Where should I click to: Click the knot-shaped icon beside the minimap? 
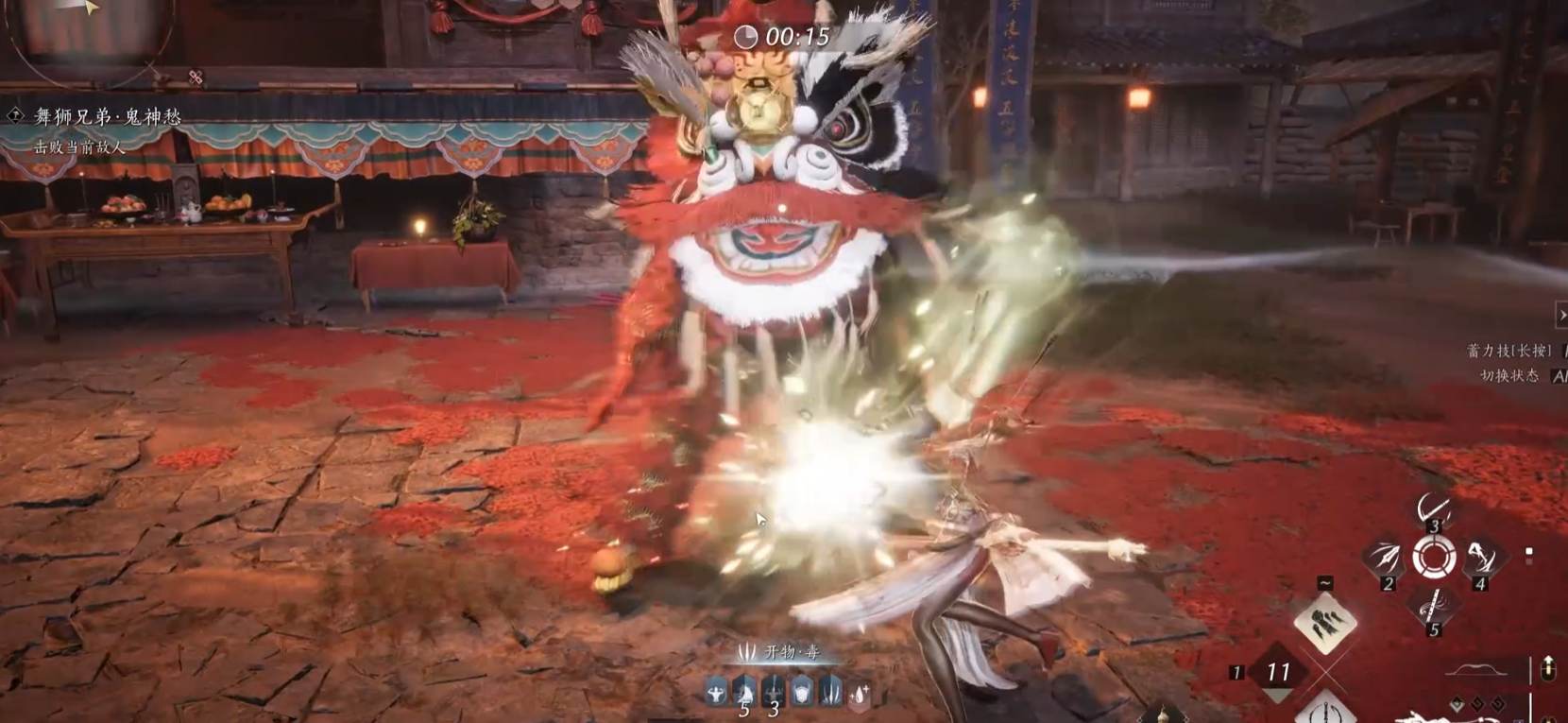pos(196,77)
